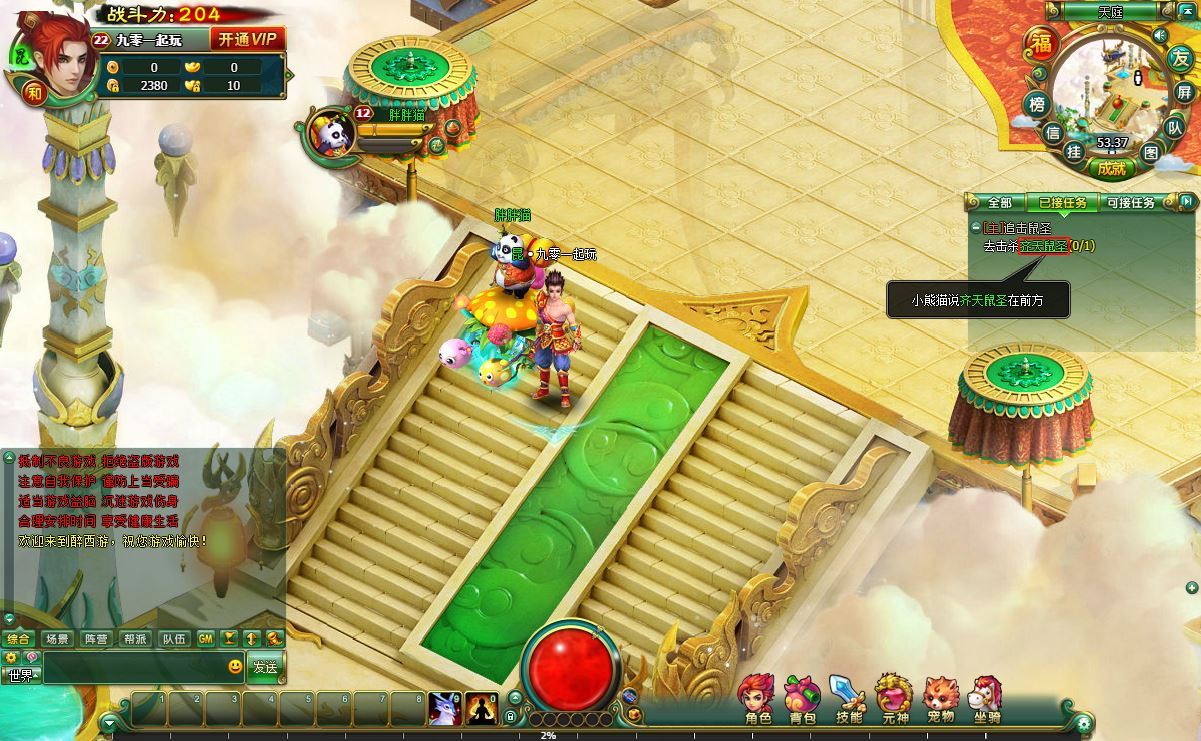Open the 宠物 pet menu

click(941, 697)
